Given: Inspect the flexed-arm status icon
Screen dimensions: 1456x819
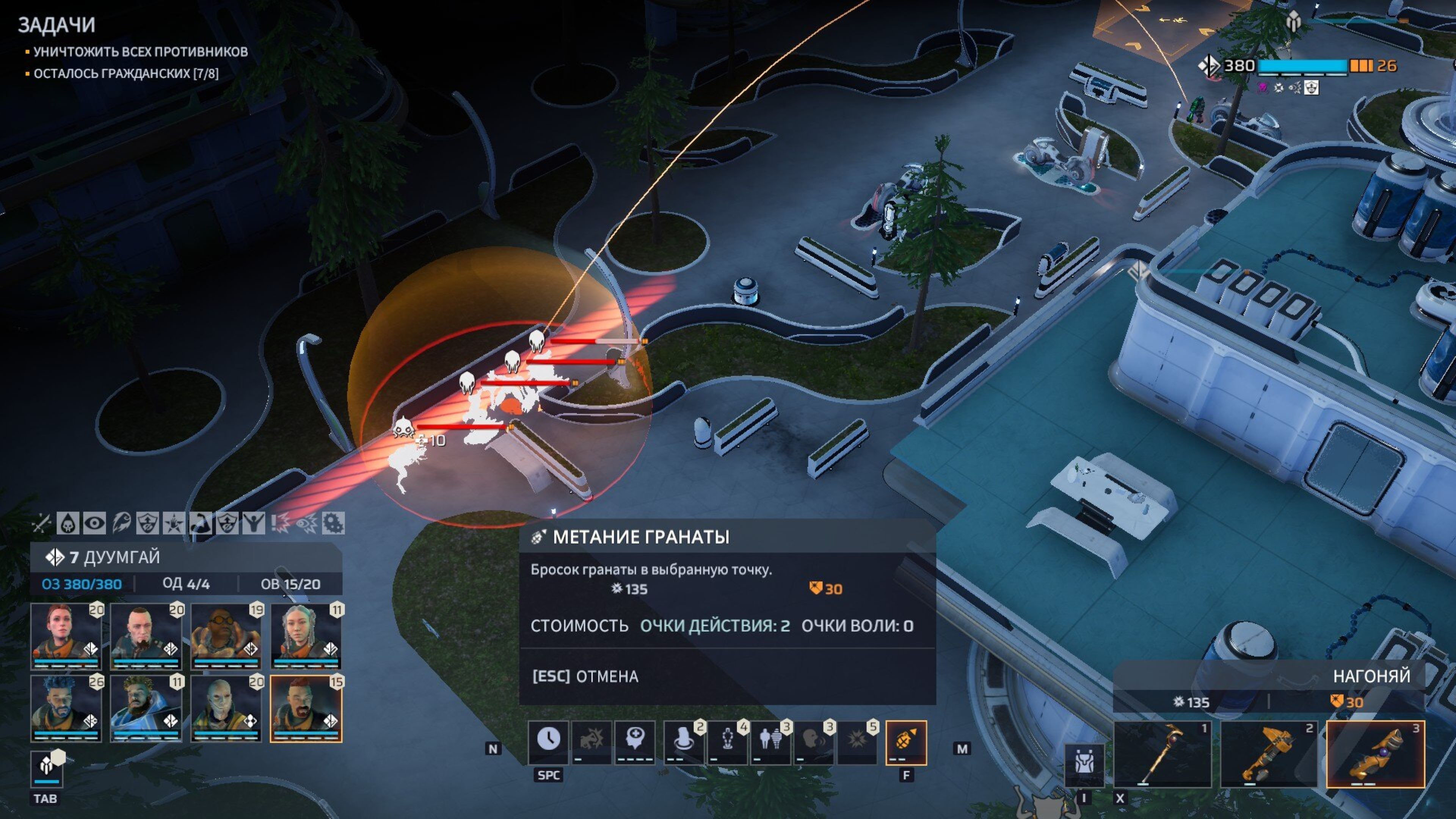Looking at the screenshot, I should [201, 523].
